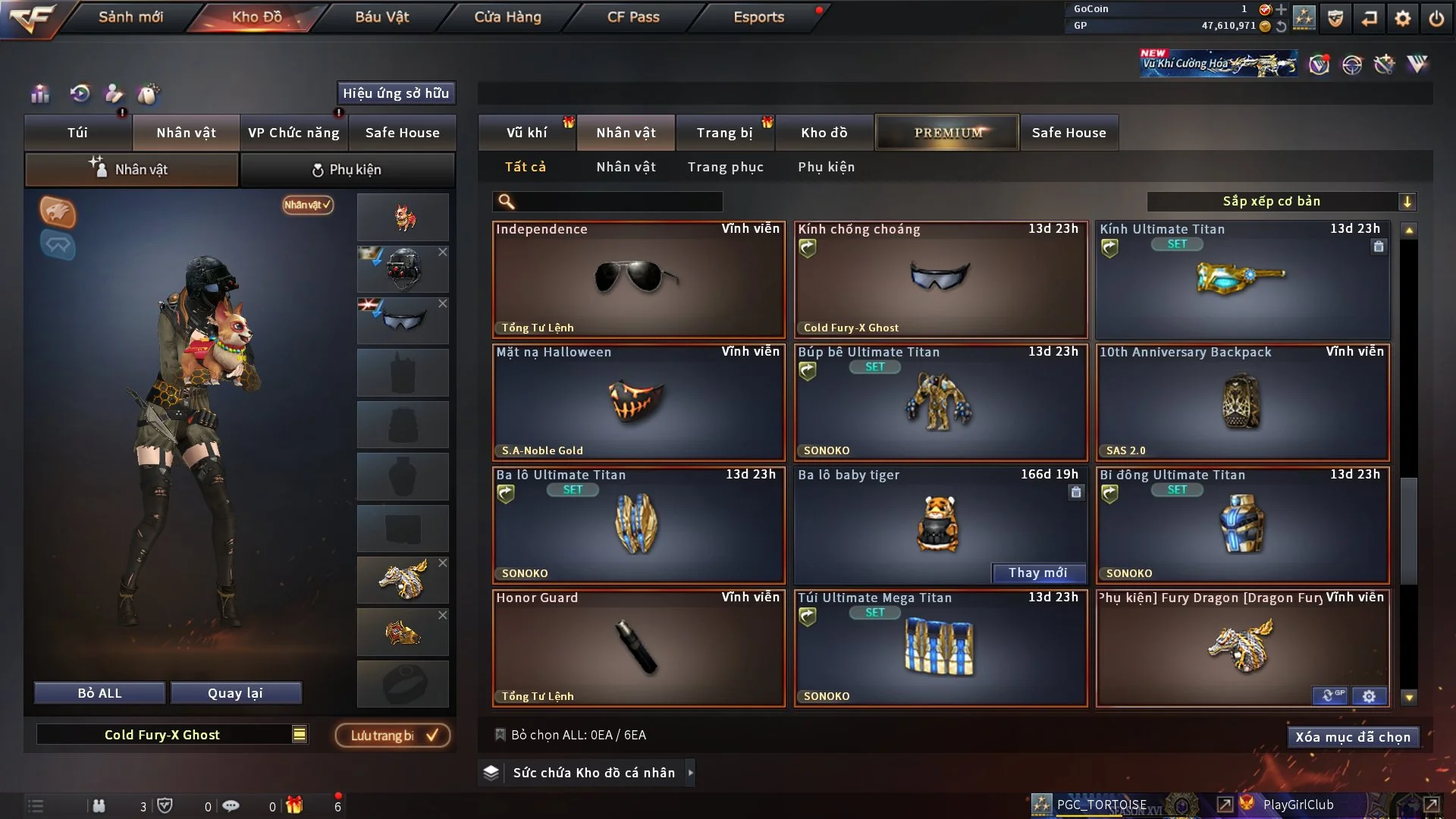
Task: Select the 10th Anniversary Backpack item
Action: pos(1241,402)
